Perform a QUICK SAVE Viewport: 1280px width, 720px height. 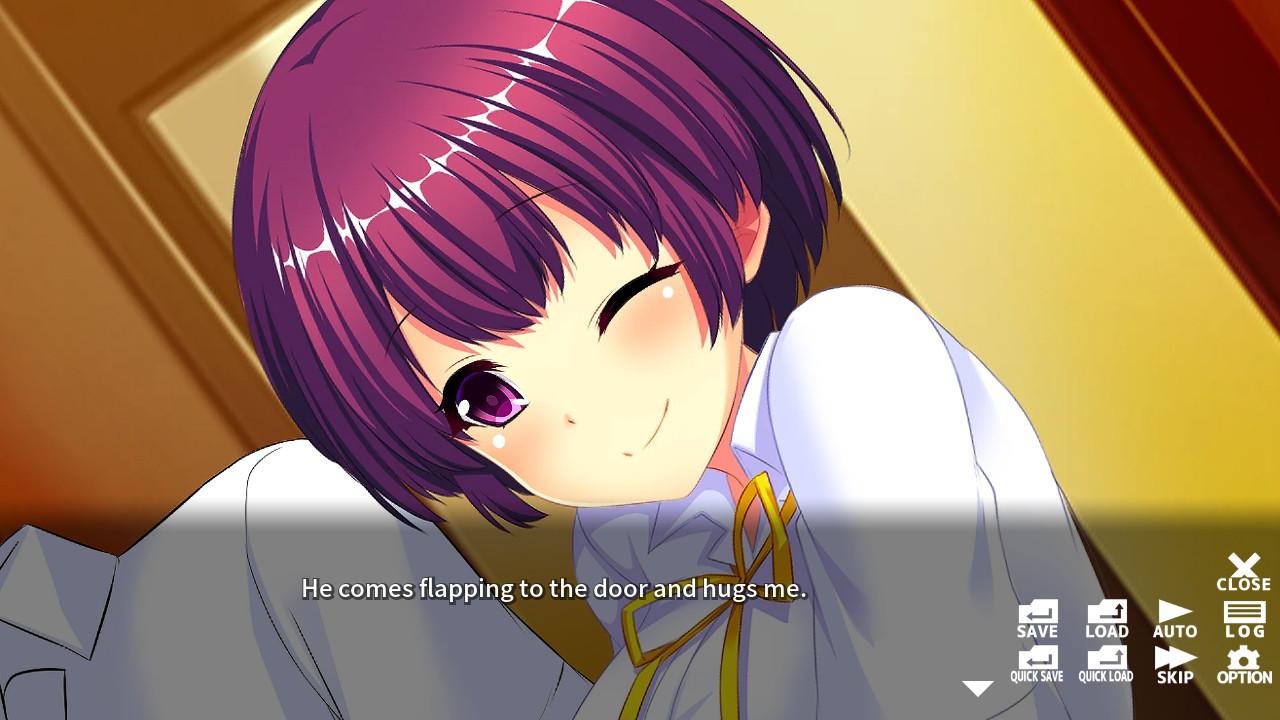[x=1036, y=662]
